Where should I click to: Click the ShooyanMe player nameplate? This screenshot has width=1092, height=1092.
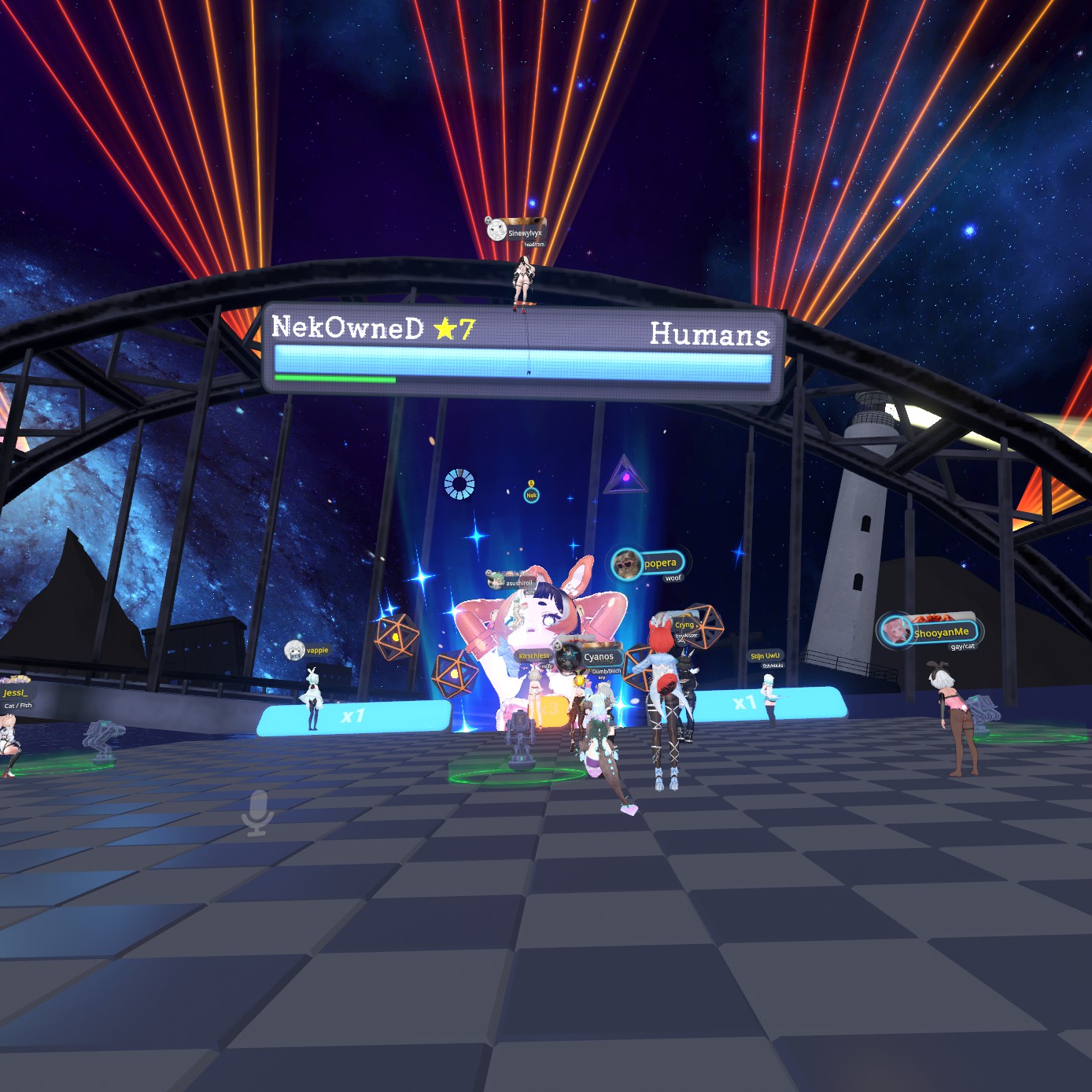tap(930, 632)
